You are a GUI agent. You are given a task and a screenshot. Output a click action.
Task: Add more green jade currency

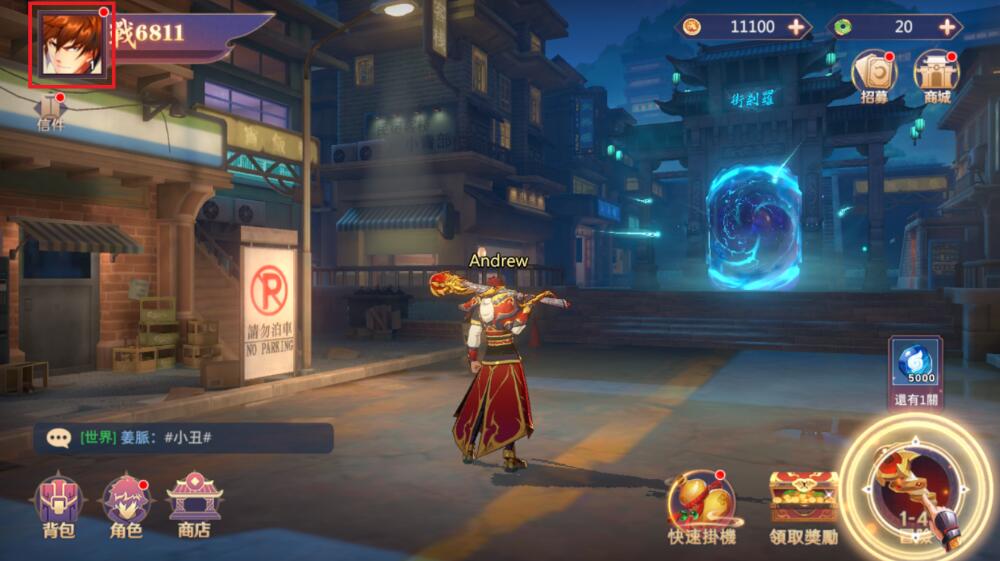tap(946, 27)
